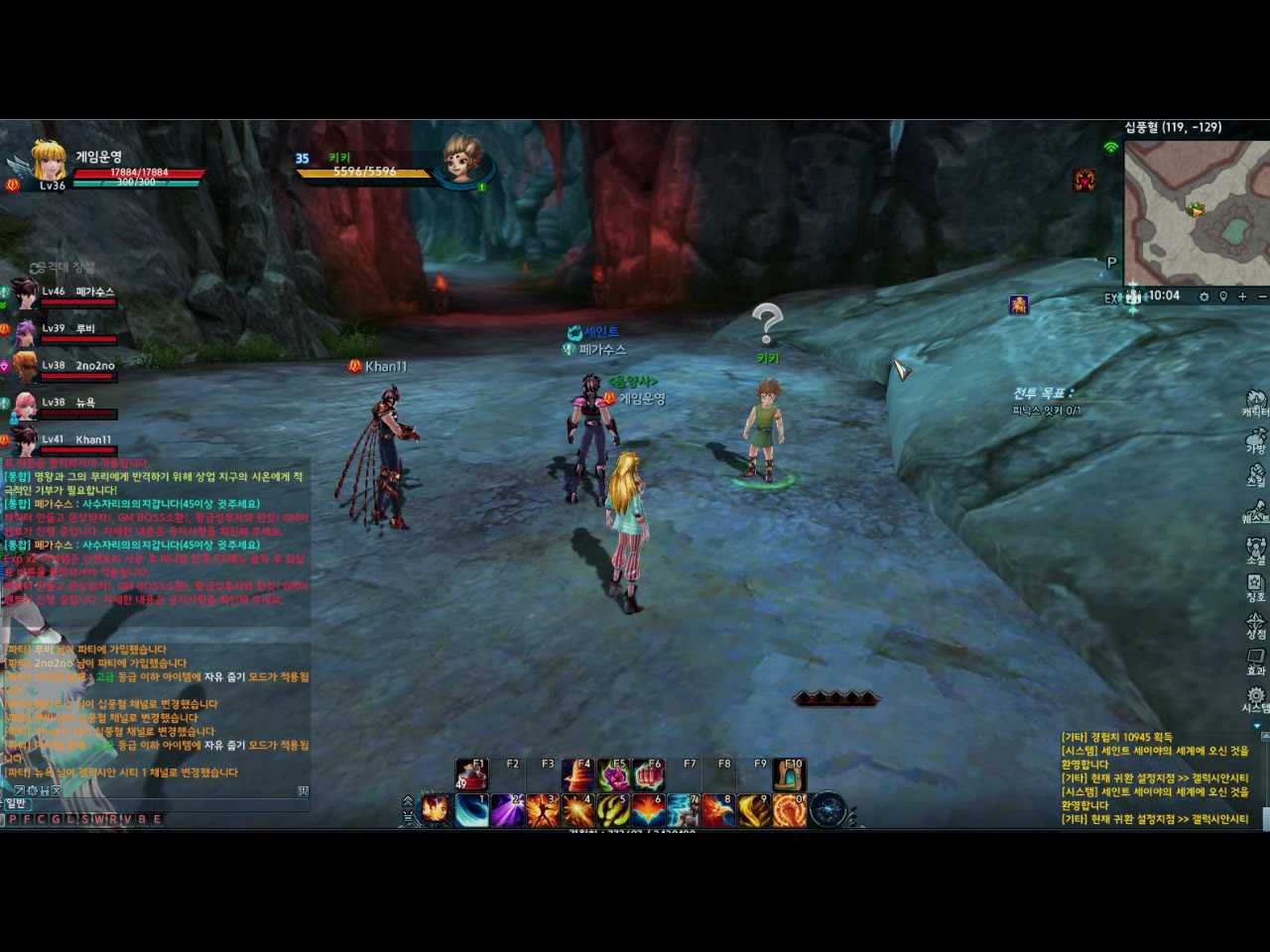Activate the red fist skill in F6
The image size is (1270, 952).
[649, 774]
